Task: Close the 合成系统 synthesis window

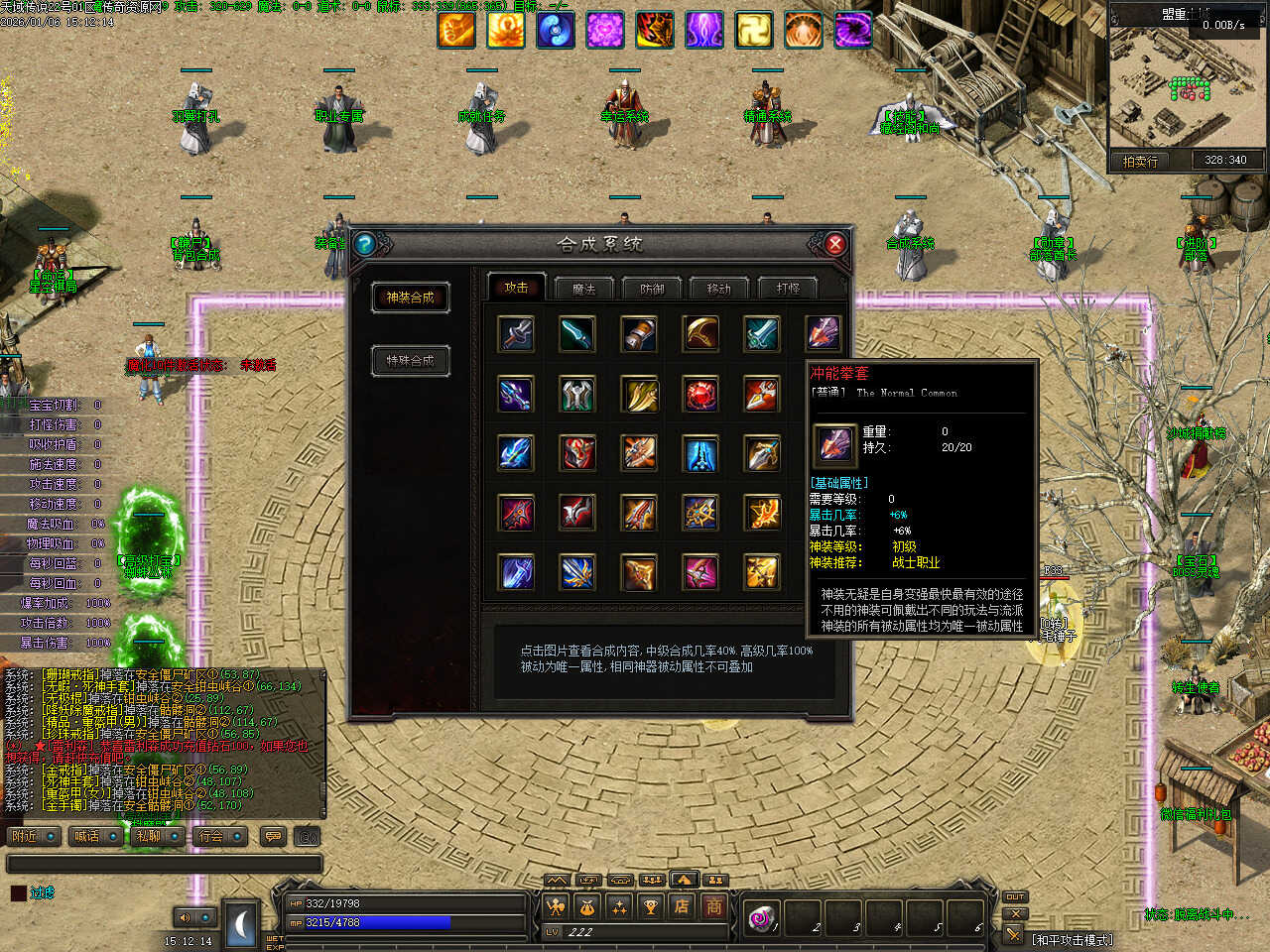Action: [835, 244]
